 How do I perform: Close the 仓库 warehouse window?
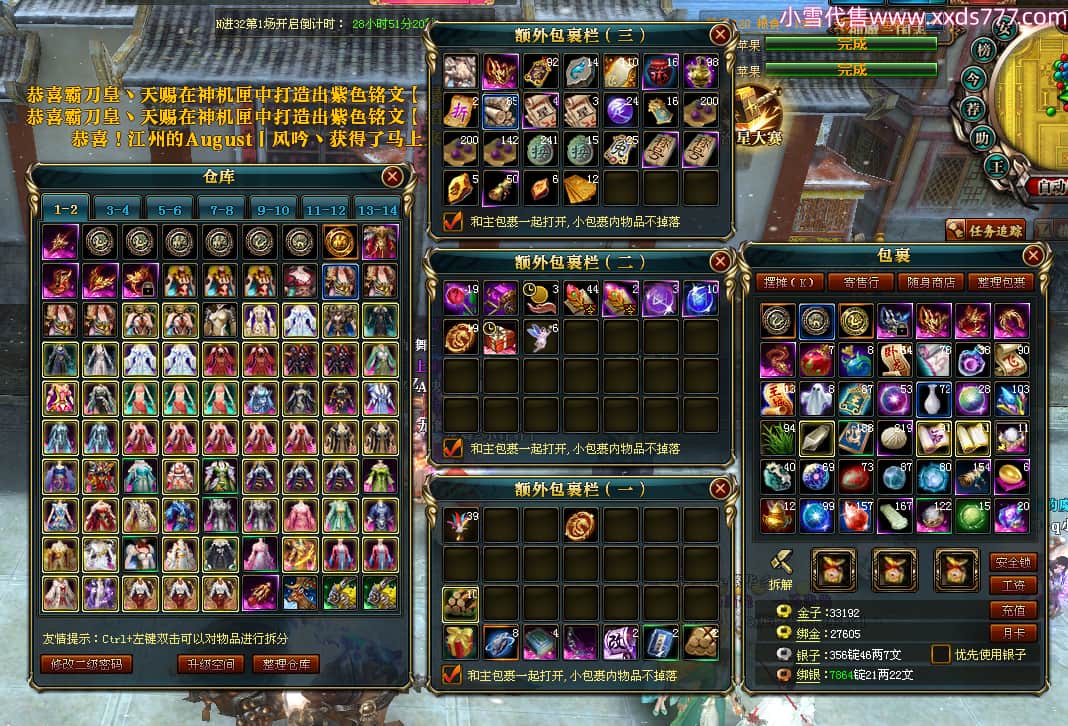[393, 177]
